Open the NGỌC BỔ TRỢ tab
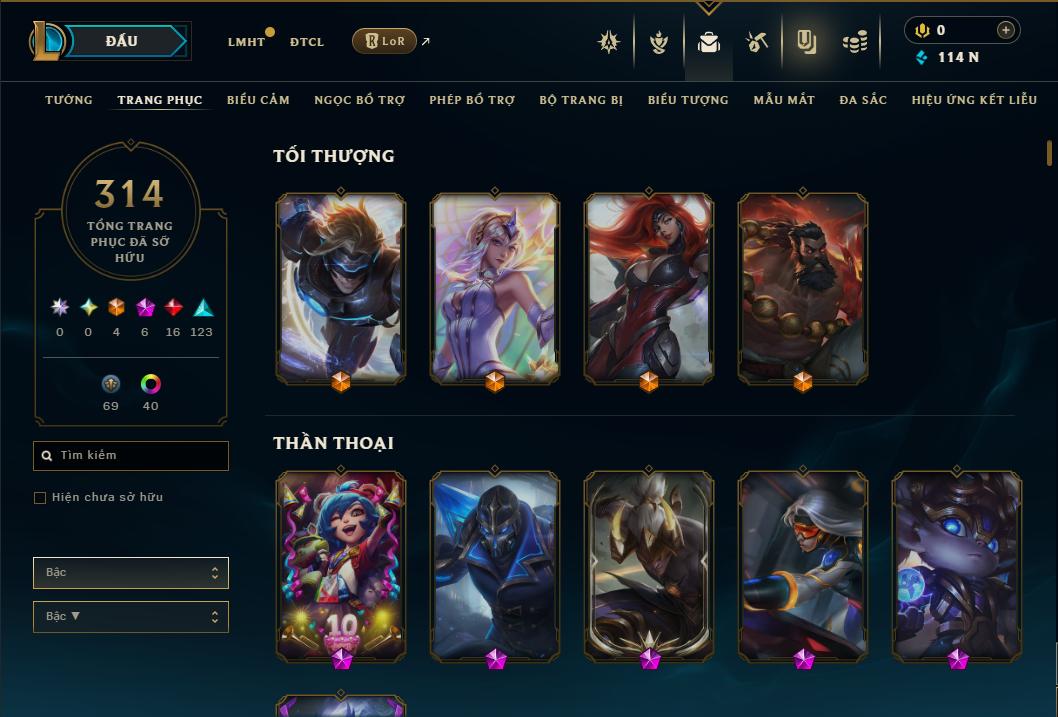1058x717 pixels. 359,100
